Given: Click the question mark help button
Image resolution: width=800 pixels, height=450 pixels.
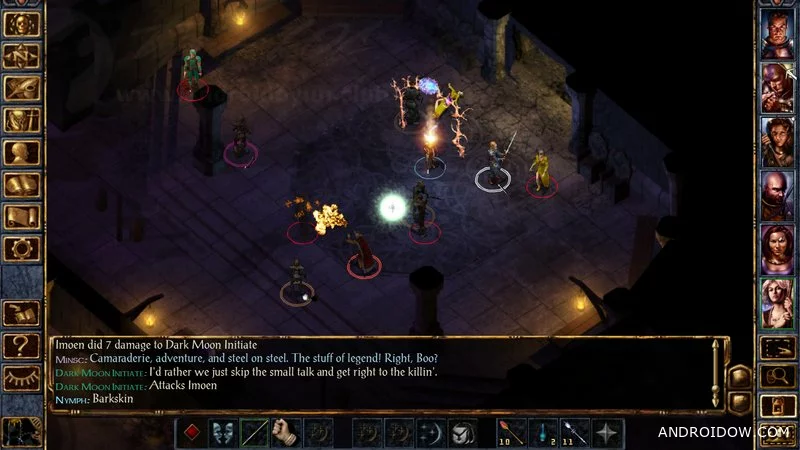Looking at the screenshot, I should pos(22,346).
